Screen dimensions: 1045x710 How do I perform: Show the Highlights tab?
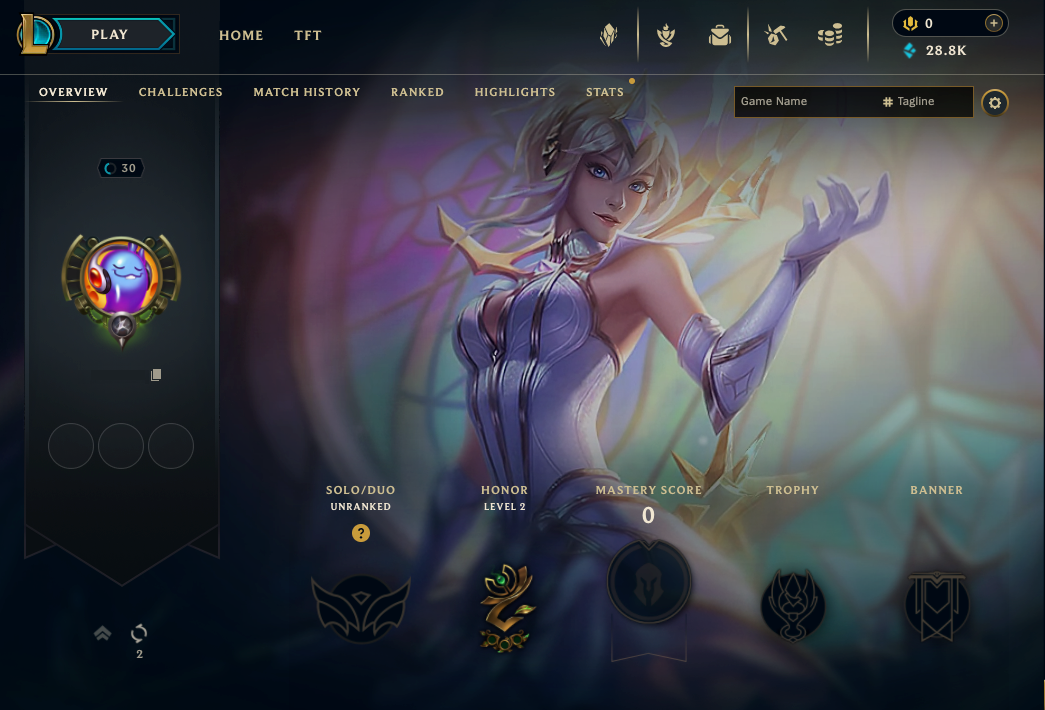click(x=515, y=92)
